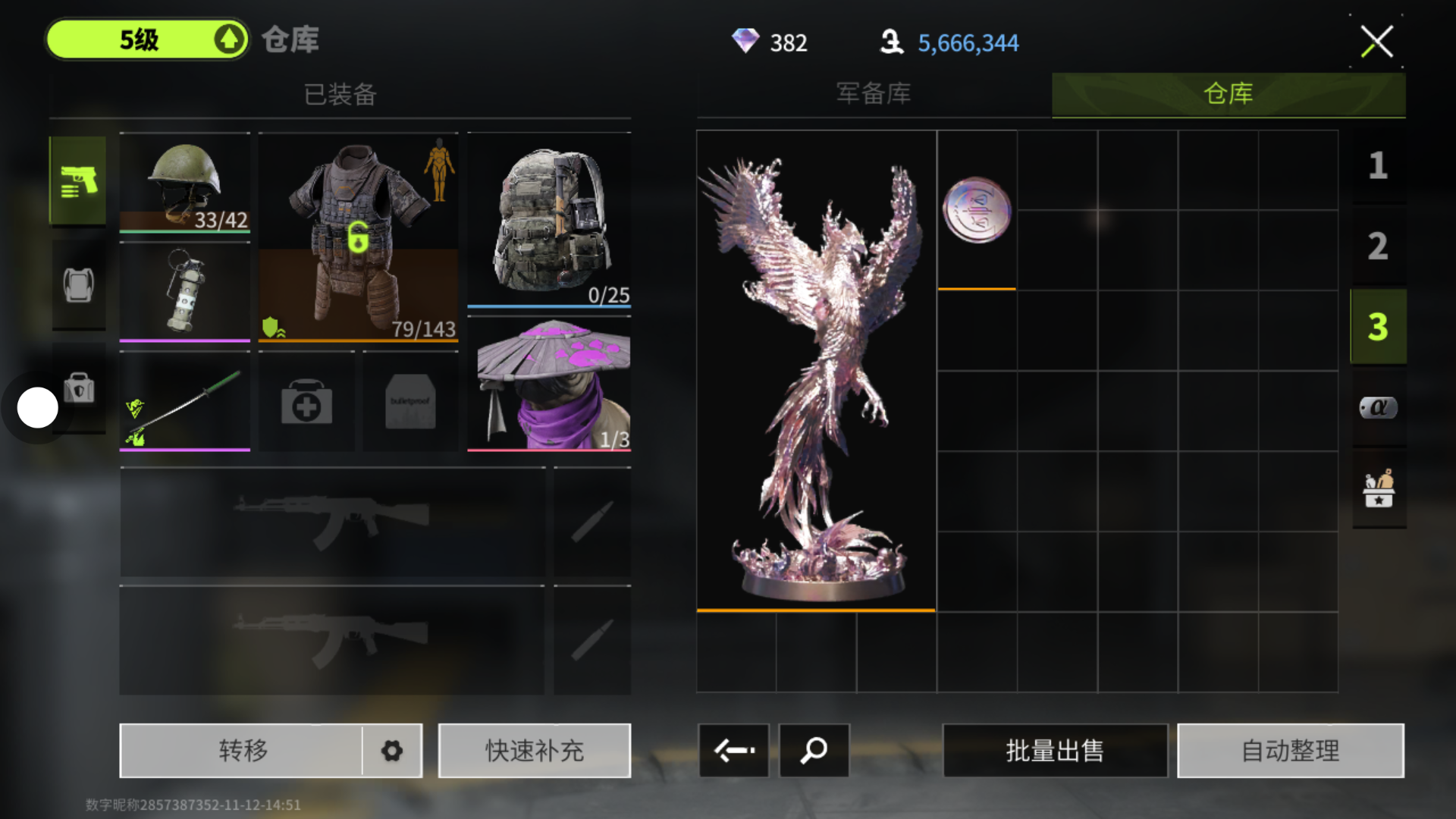Screen dimensions: 1456x819
Task: Select the equipped tactical backpack
Action: click(x=549, y=220)
